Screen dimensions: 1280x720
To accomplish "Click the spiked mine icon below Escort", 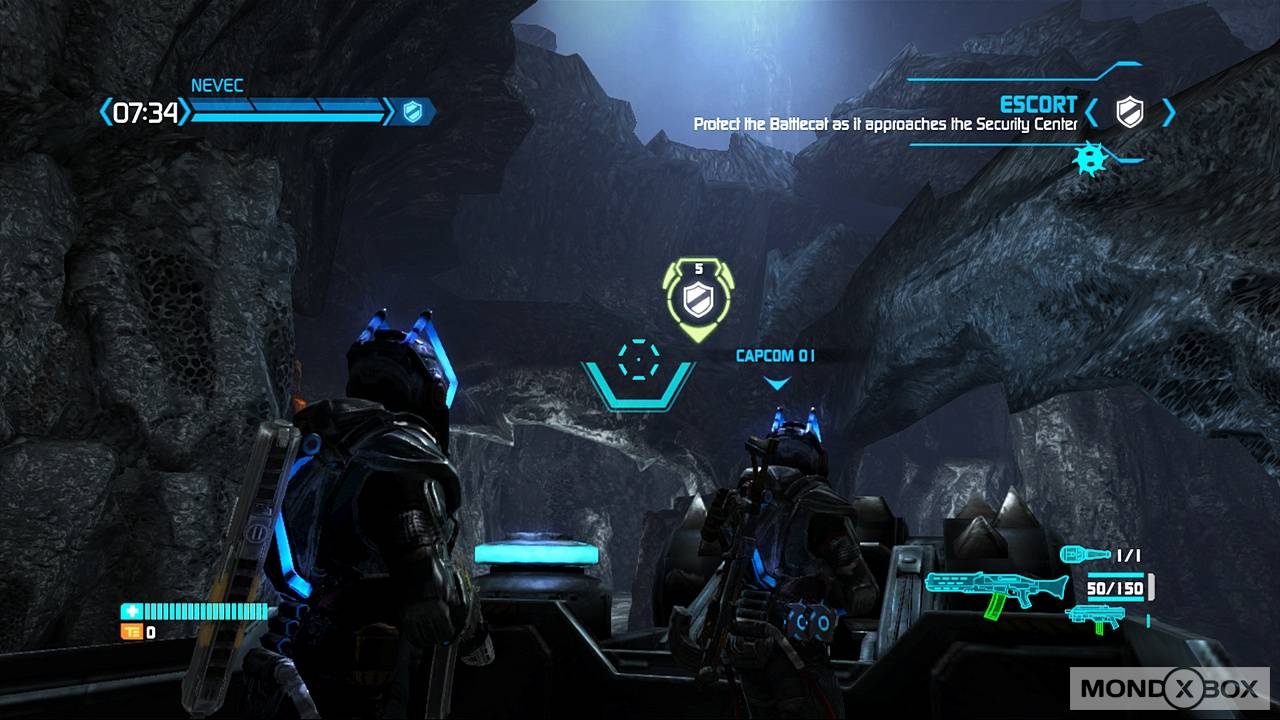I will 1089,160.
